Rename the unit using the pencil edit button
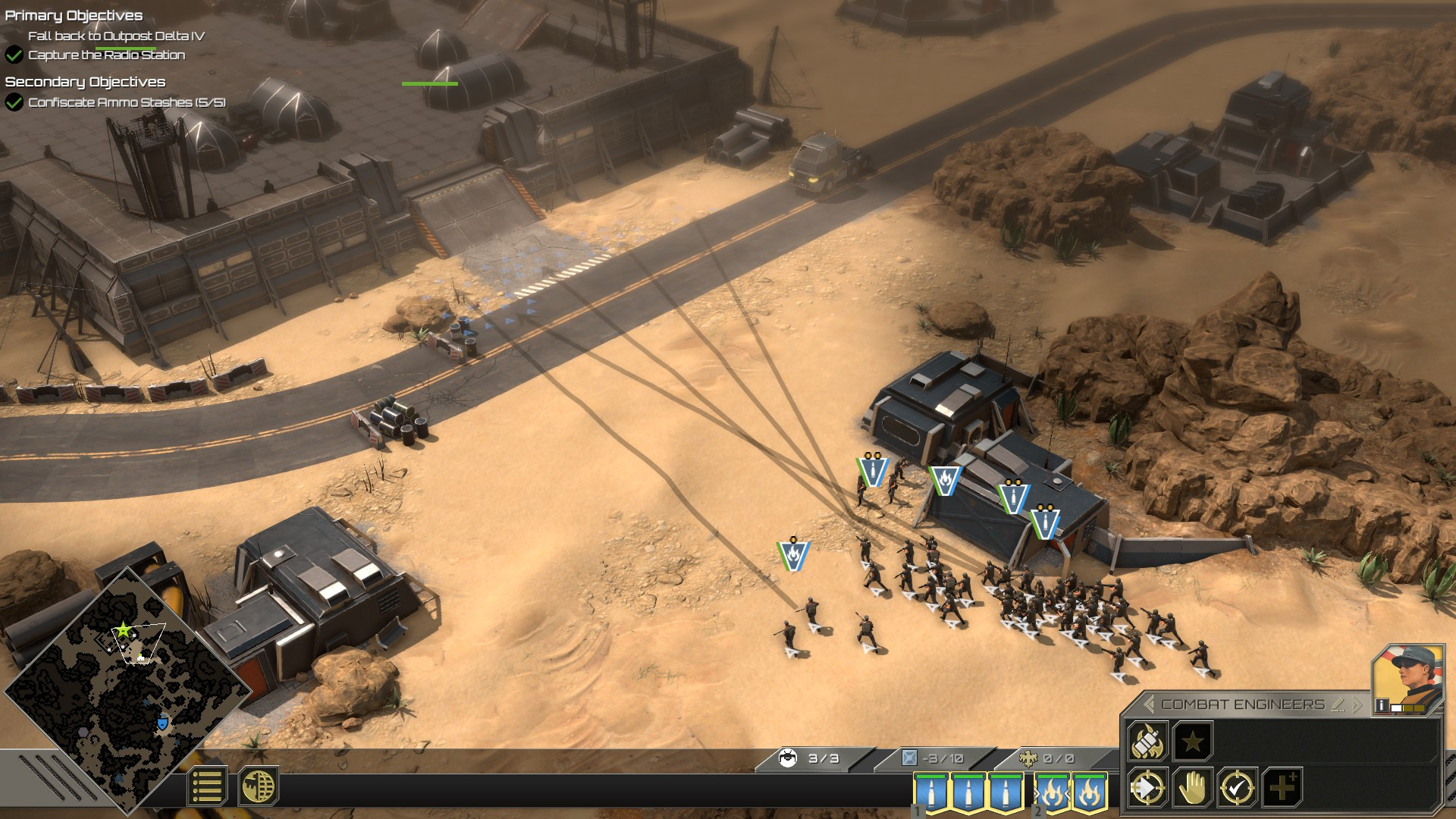Screen dimensions: 1456x819 tap(1338, 705)
